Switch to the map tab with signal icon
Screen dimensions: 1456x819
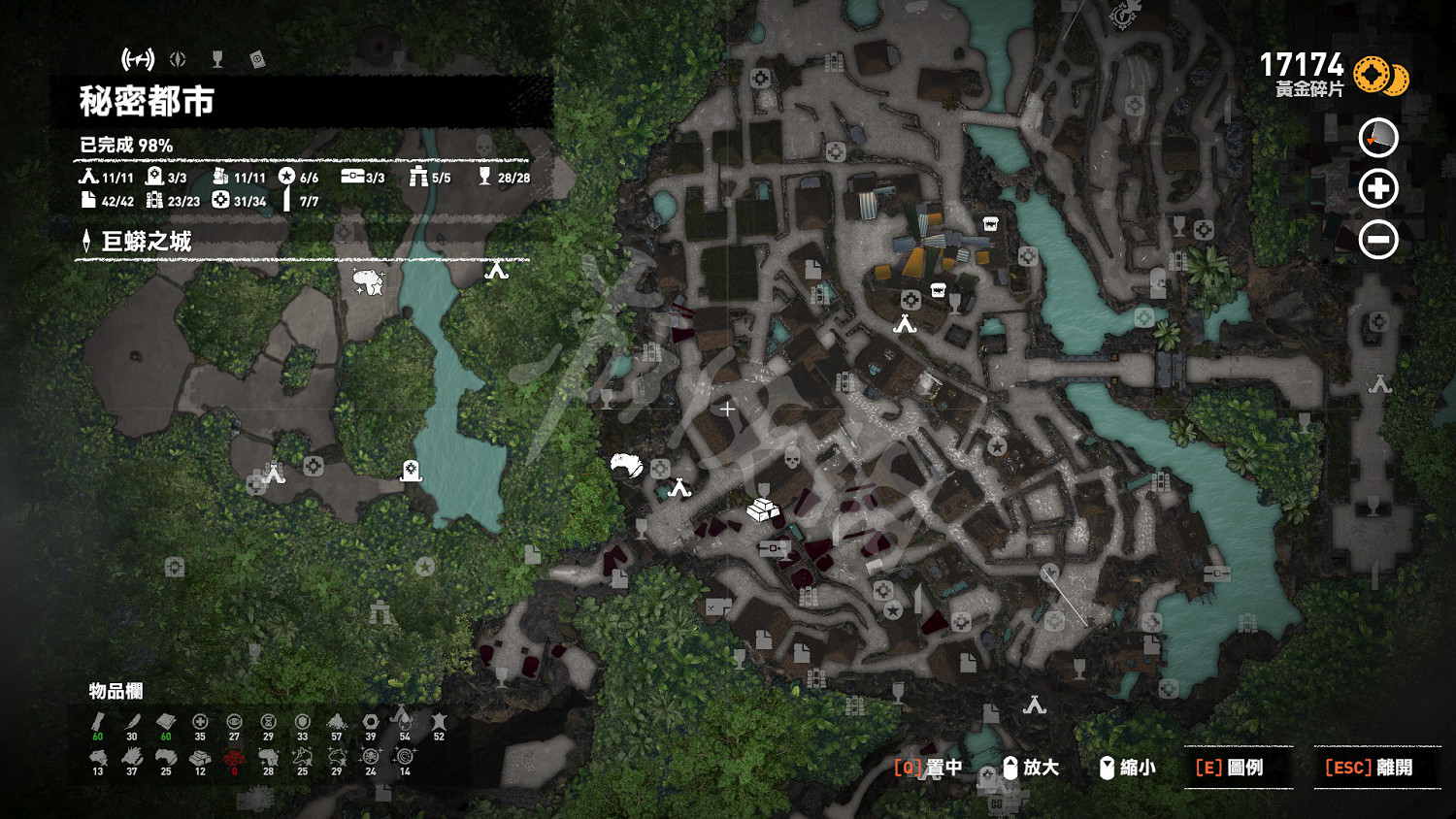[138, 60]
